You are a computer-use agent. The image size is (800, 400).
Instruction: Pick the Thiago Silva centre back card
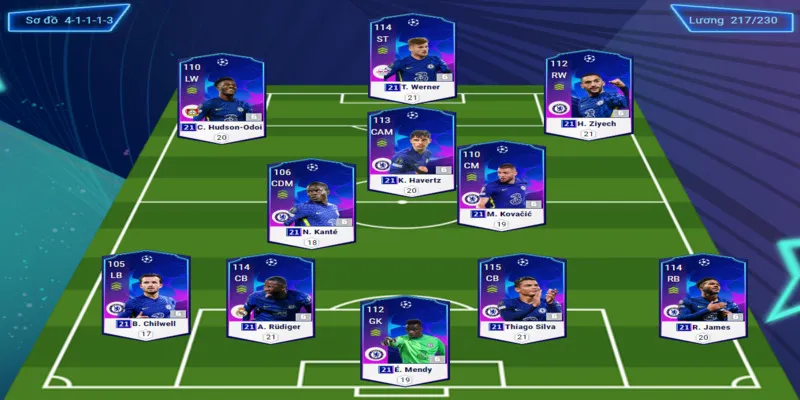[x=521, y=295]
